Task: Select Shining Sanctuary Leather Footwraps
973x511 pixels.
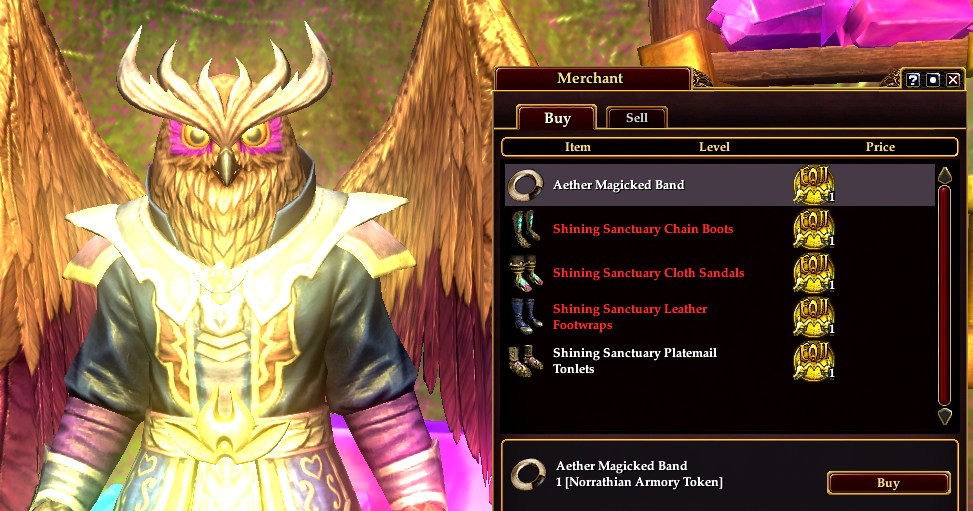Action: coord(630,317)
